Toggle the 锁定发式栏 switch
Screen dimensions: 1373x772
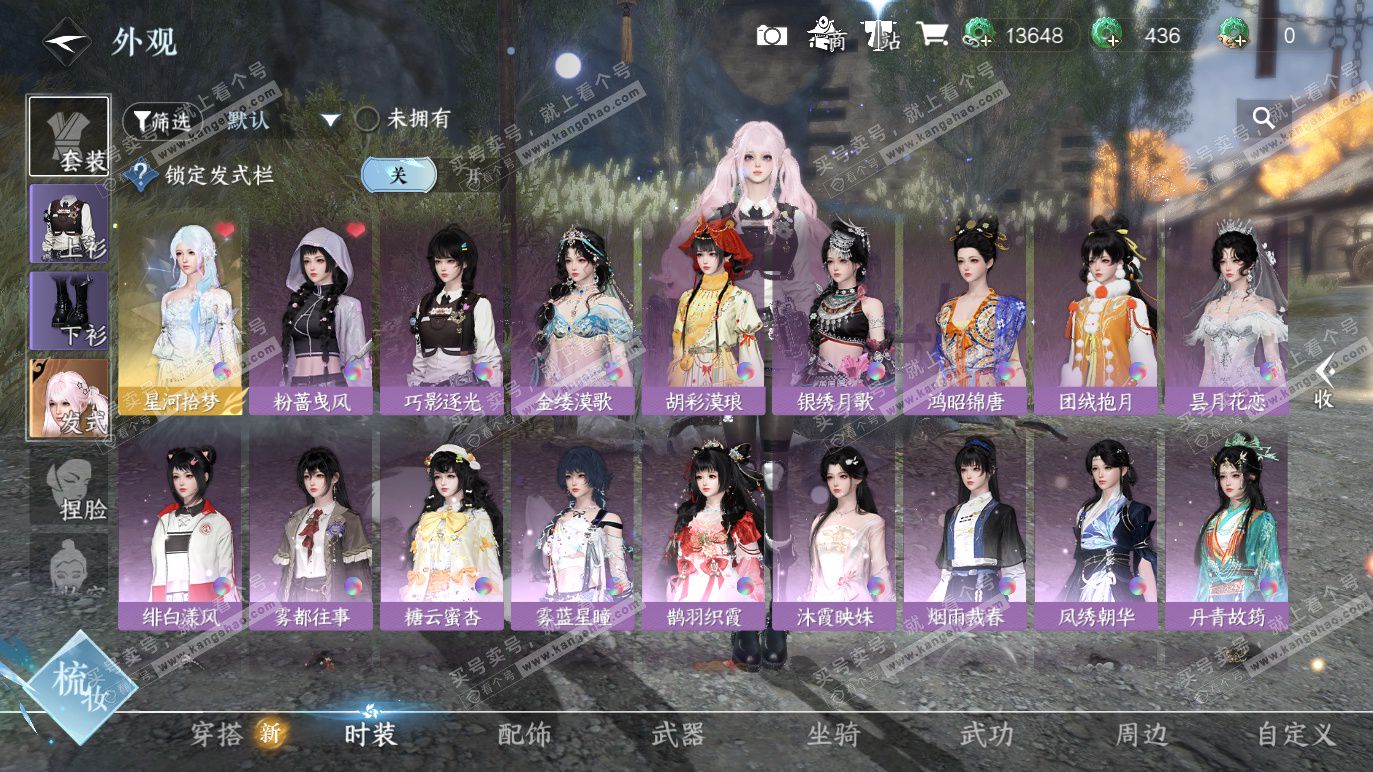click(x=399, y=175)
